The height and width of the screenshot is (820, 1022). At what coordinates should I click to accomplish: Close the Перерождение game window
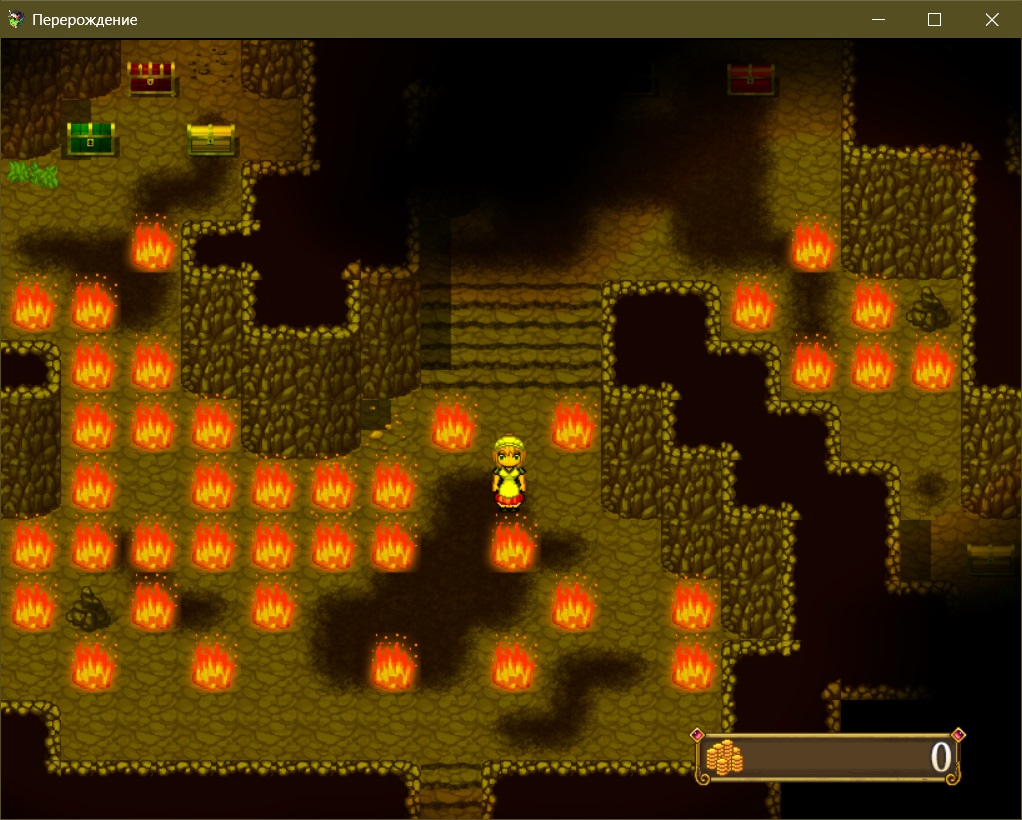(991, 19)
